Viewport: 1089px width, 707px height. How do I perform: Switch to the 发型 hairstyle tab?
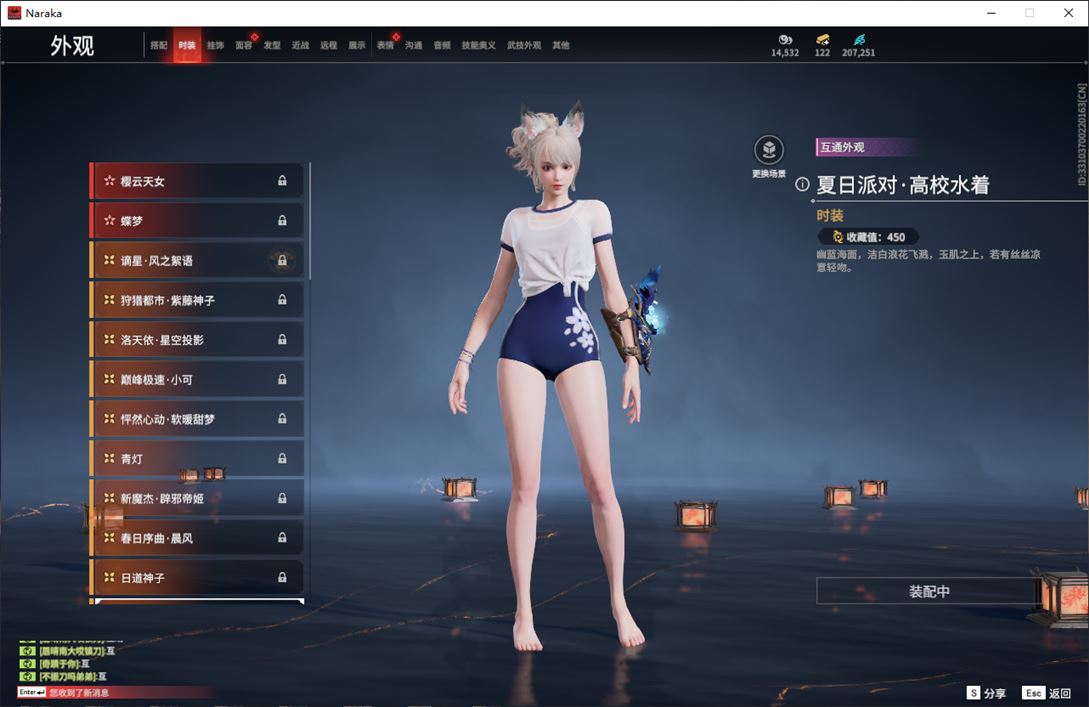(272, 46)
